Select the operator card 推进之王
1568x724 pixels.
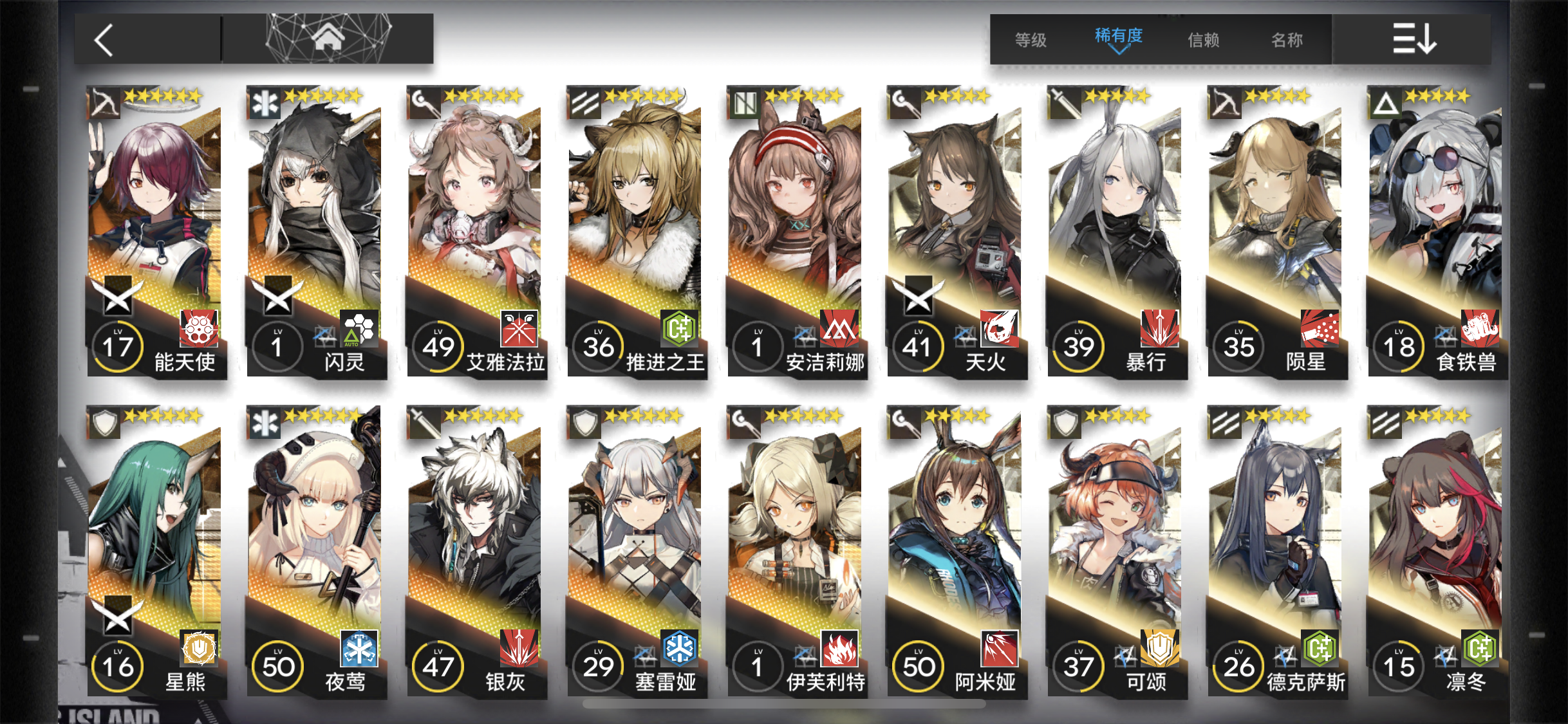point(635,232)
